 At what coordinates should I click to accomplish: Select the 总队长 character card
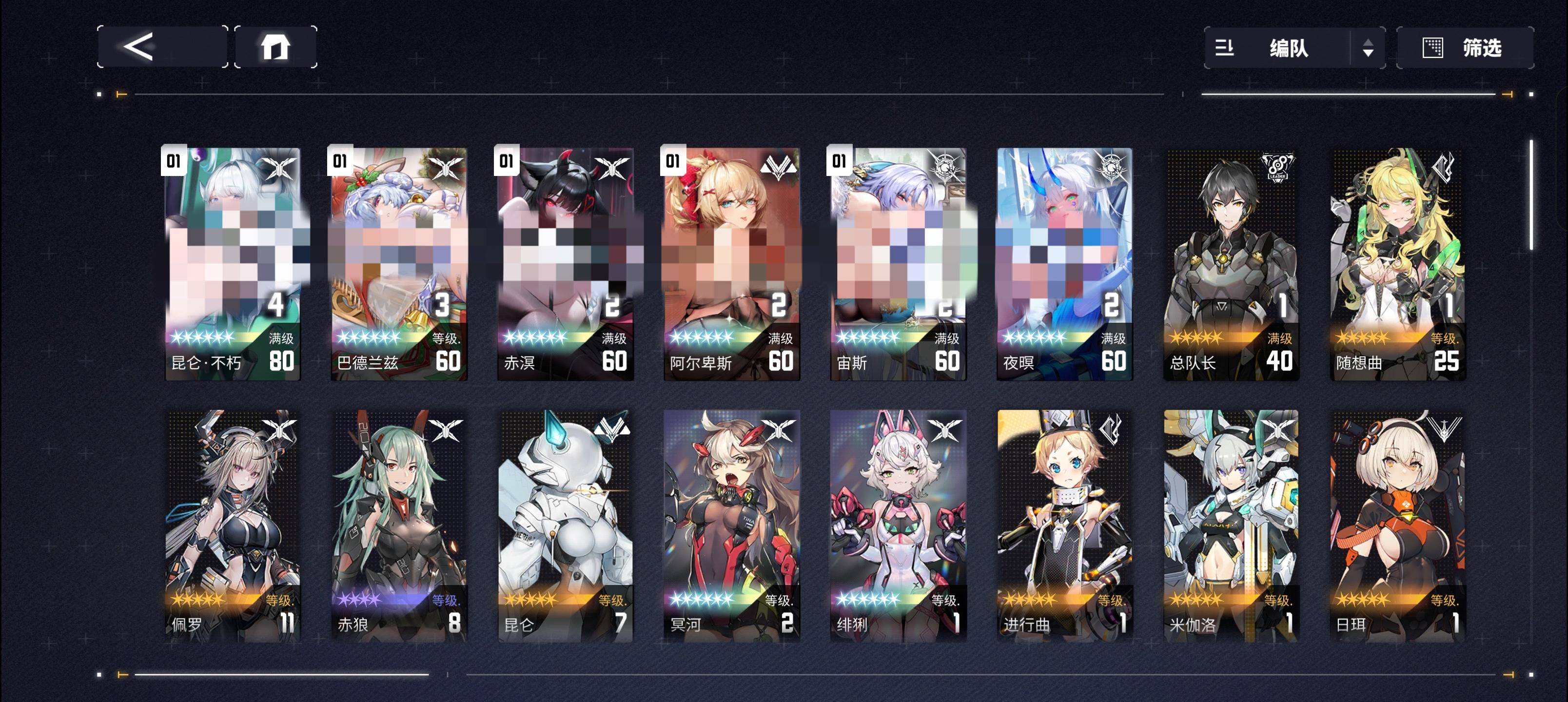pos(1231,262)
